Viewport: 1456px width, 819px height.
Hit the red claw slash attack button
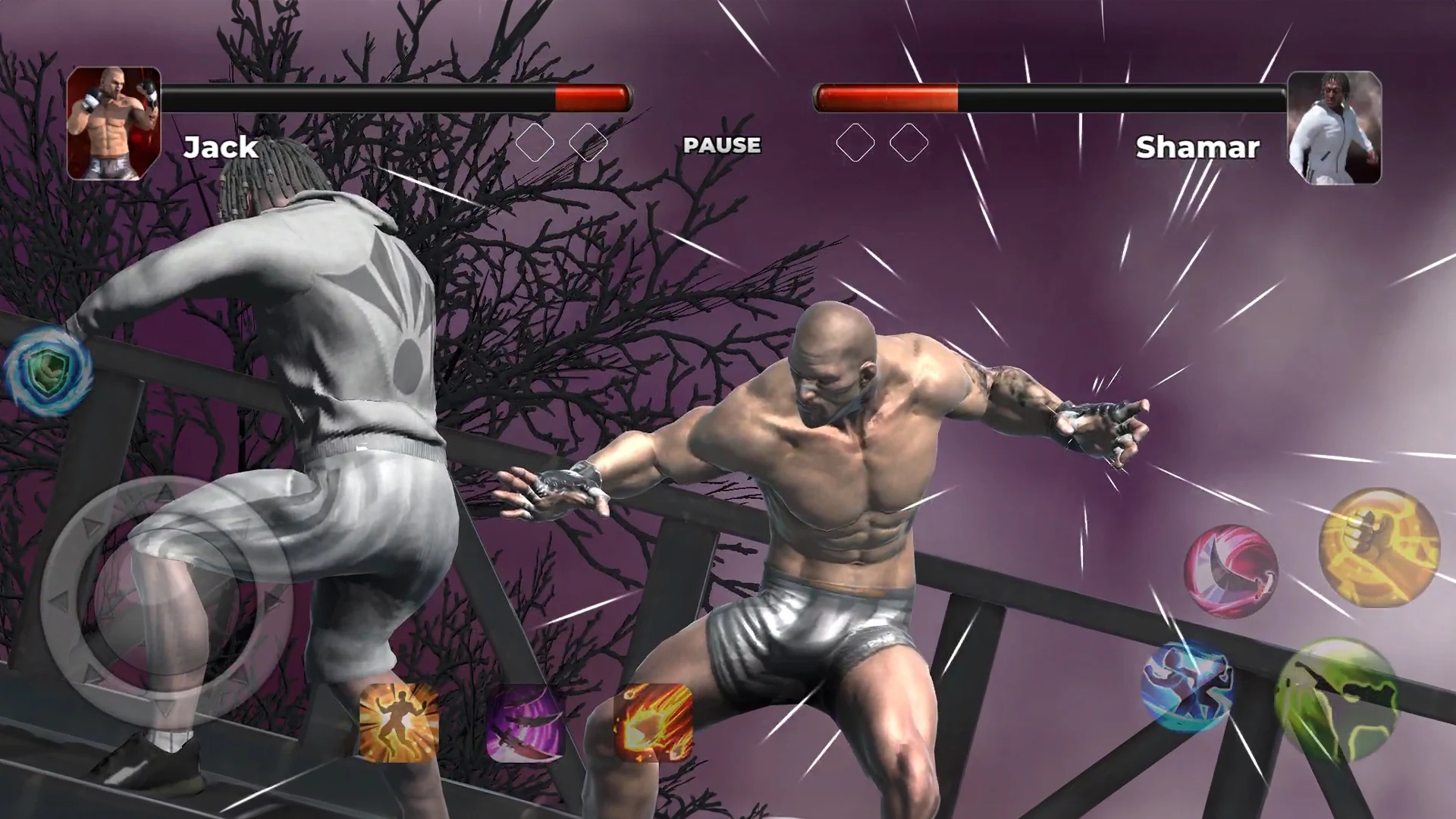pos(1232,571)
